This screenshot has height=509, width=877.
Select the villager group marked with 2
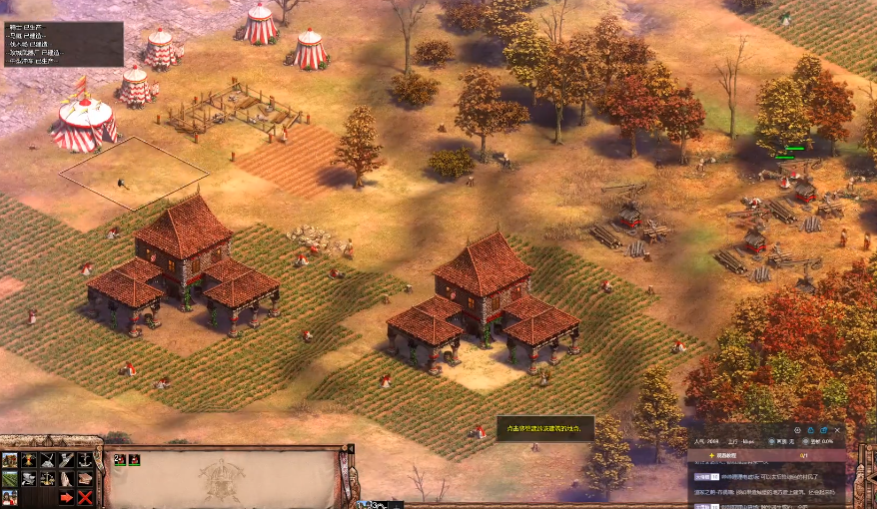pos(120,460)
